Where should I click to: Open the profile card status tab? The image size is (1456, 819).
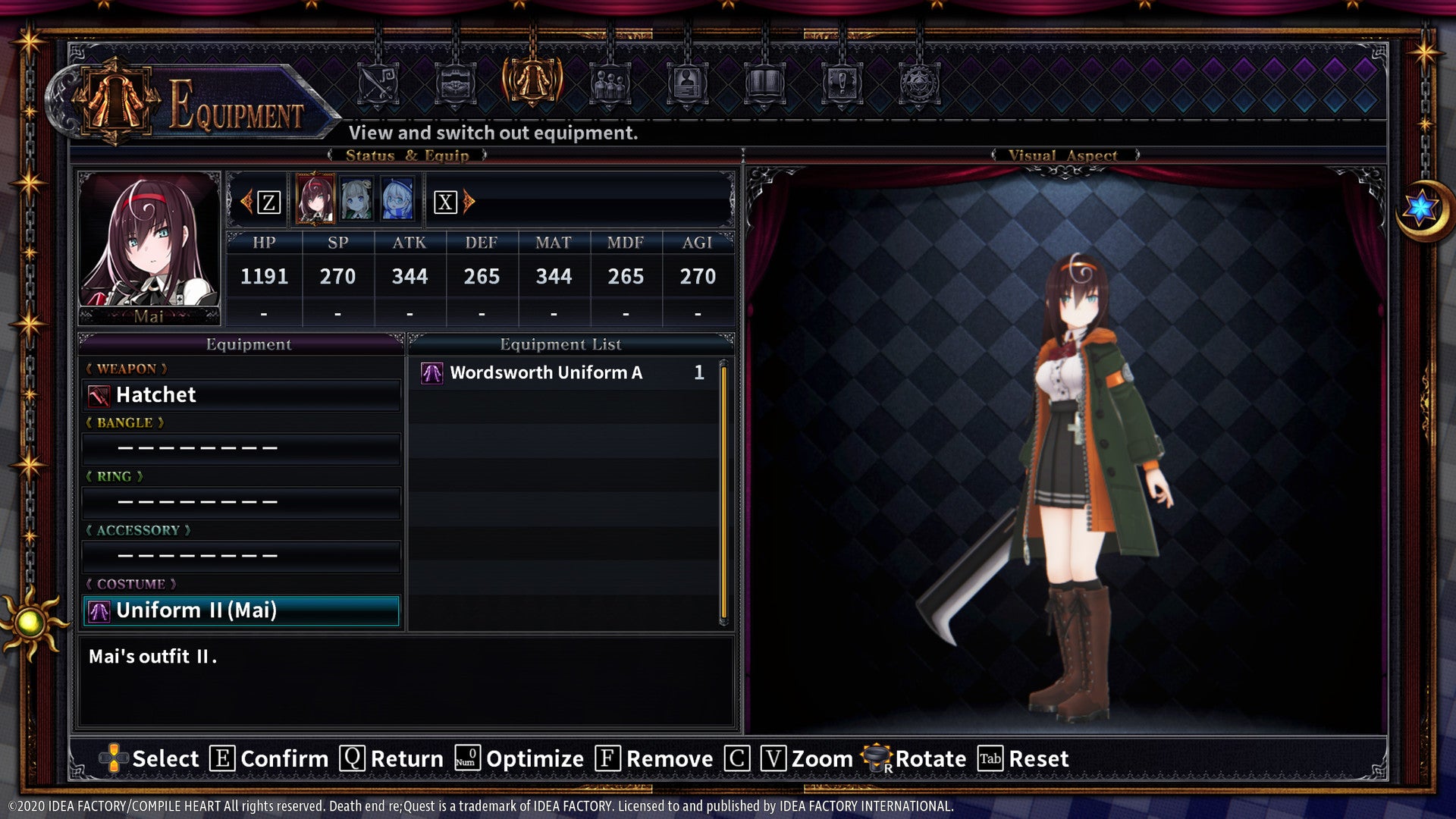(x=687, y=83)
